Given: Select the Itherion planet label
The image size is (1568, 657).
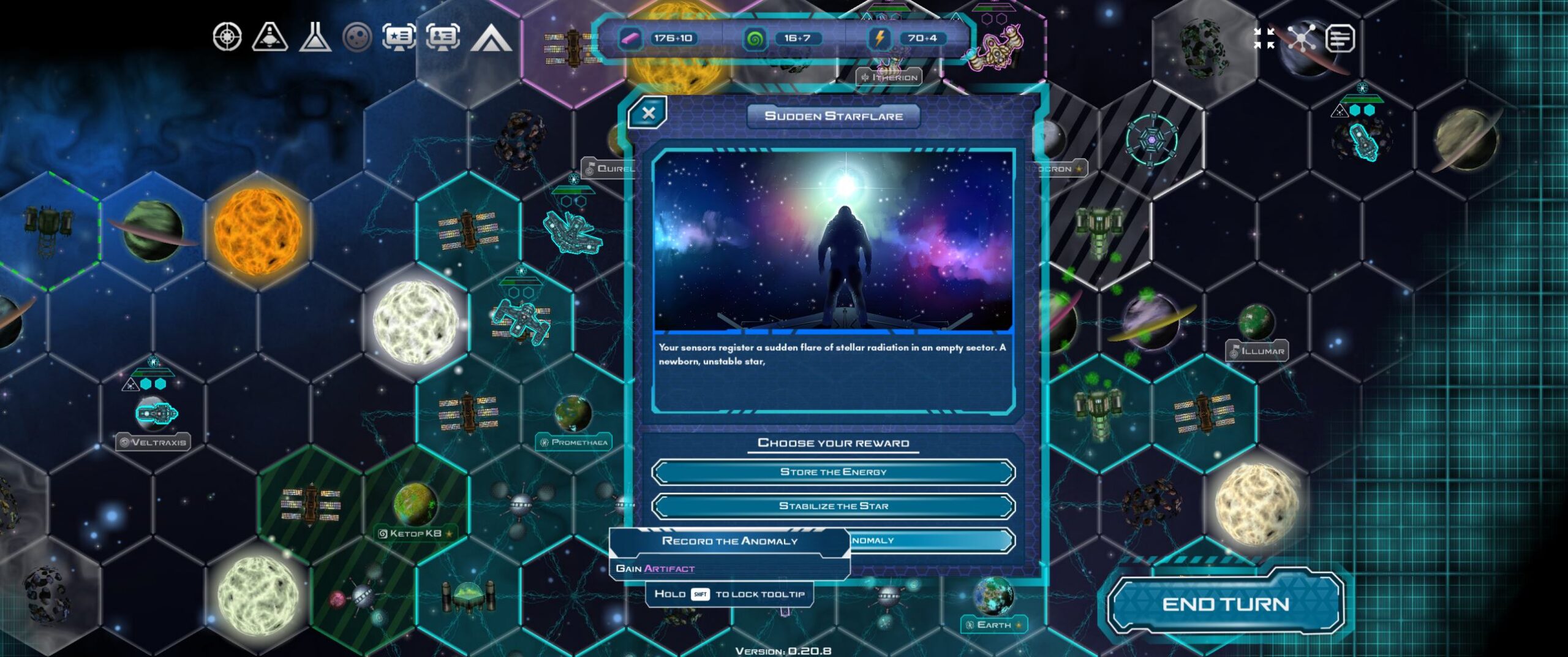Looking at the screenshot, I should tap(889, 77).
